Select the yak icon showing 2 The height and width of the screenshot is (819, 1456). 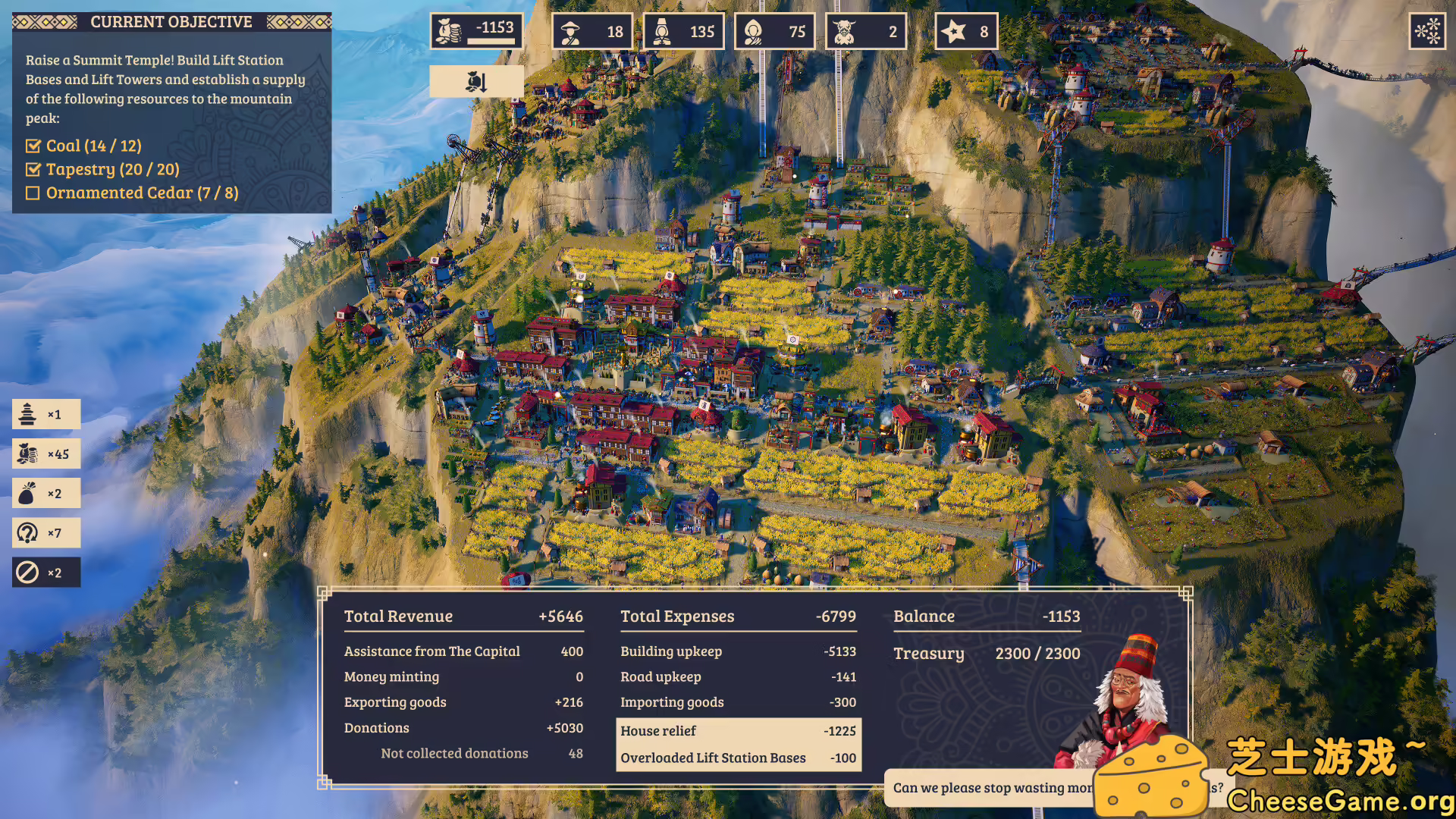pyautogui.click(x=866, y=30)
